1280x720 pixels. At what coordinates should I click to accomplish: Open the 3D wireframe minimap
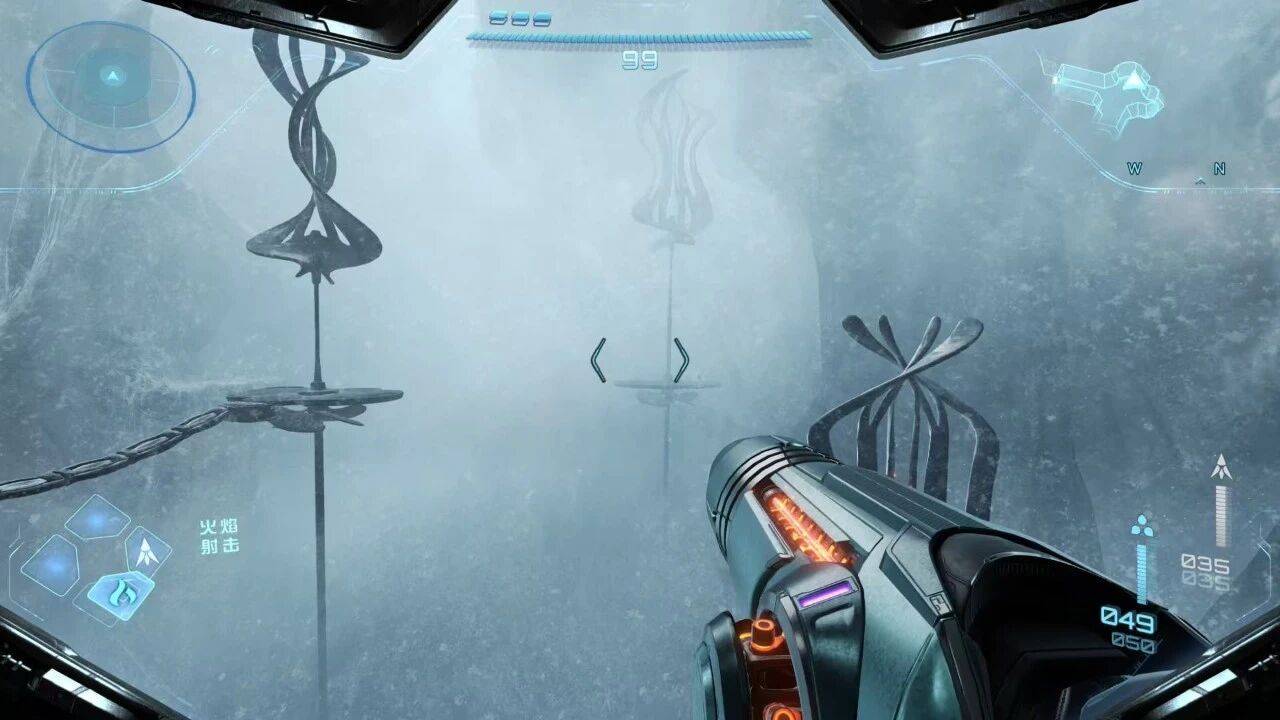(x=1110, y=93)
